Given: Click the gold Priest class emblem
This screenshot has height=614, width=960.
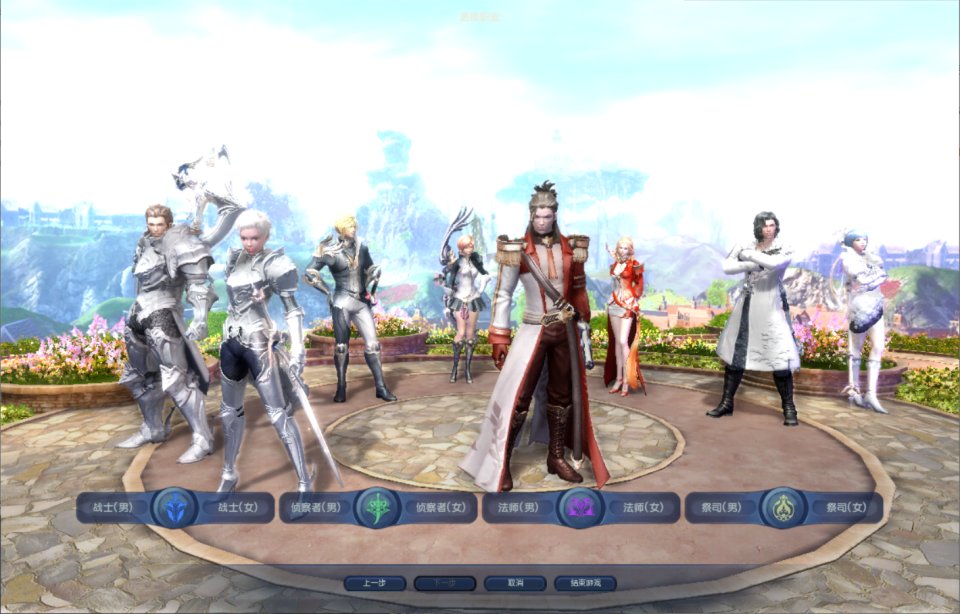Looking at the screenshot, I should coord(782,508).
